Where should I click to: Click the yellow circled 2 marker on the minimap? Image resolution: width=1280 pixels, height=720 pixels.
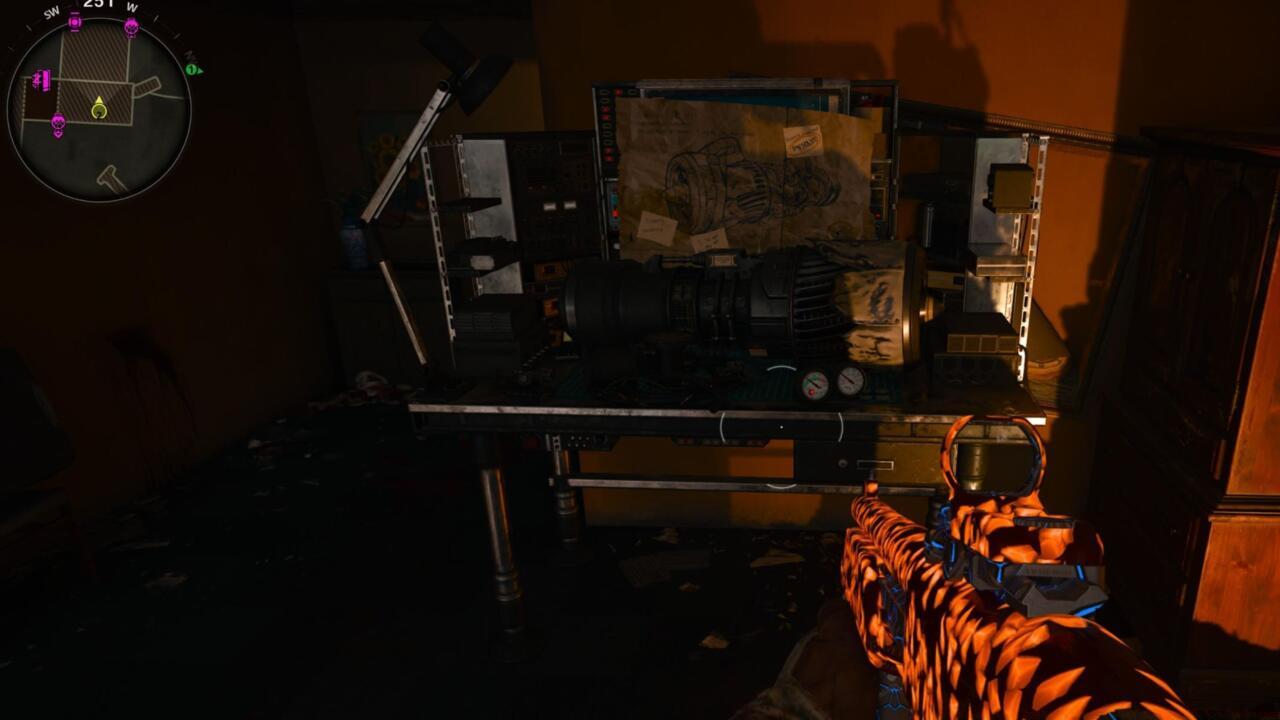click(99, 112)
